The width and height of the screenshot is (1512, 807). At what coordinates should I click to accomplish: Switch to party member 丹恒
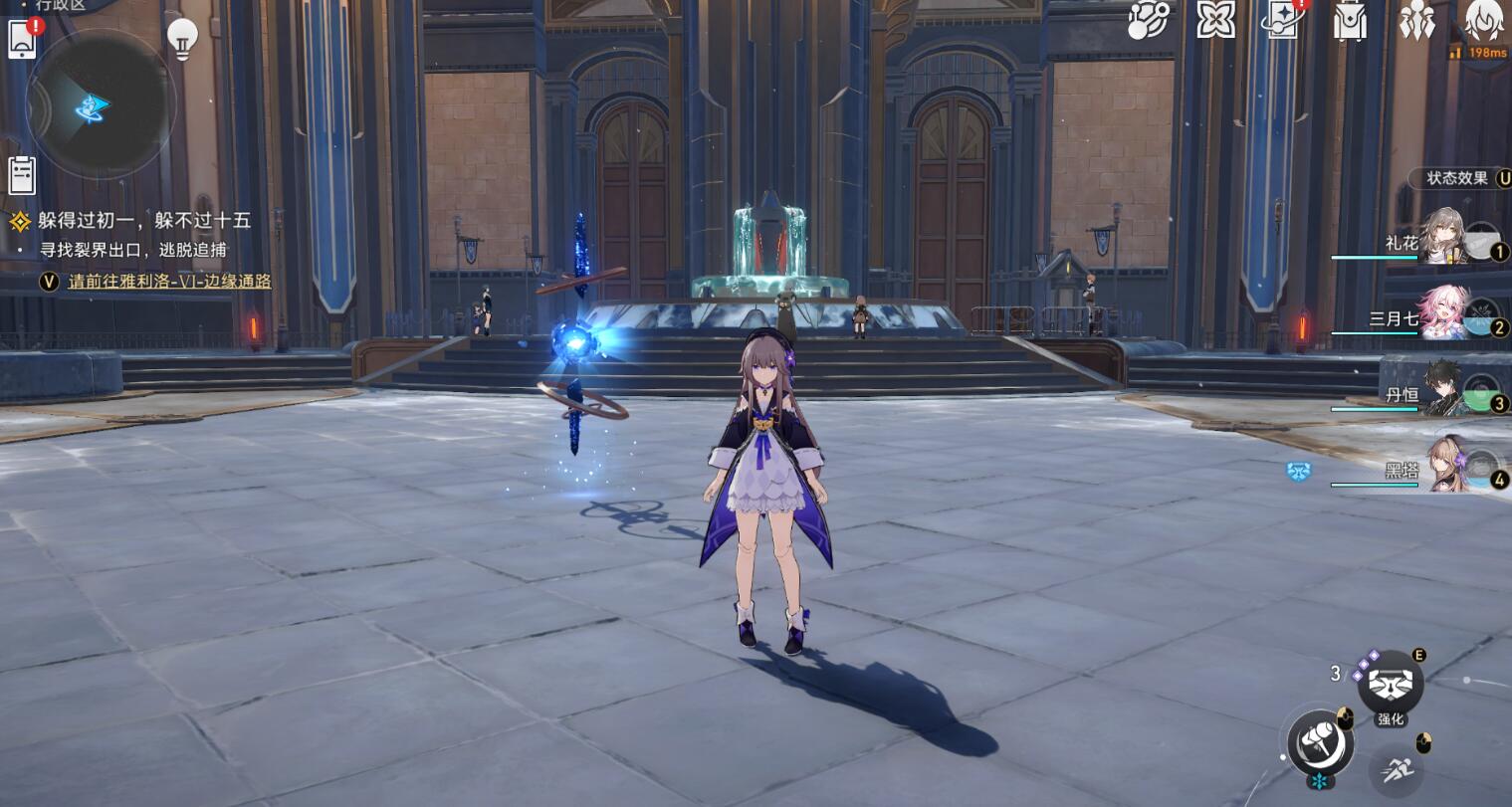click(1443, 389)
